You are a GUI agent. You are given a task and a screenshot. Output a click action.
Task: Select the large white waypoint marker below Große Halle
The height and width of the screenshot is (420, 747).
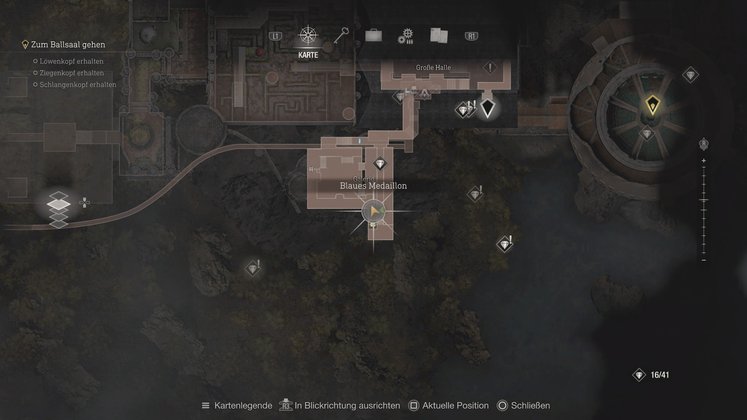click(487, 107)
